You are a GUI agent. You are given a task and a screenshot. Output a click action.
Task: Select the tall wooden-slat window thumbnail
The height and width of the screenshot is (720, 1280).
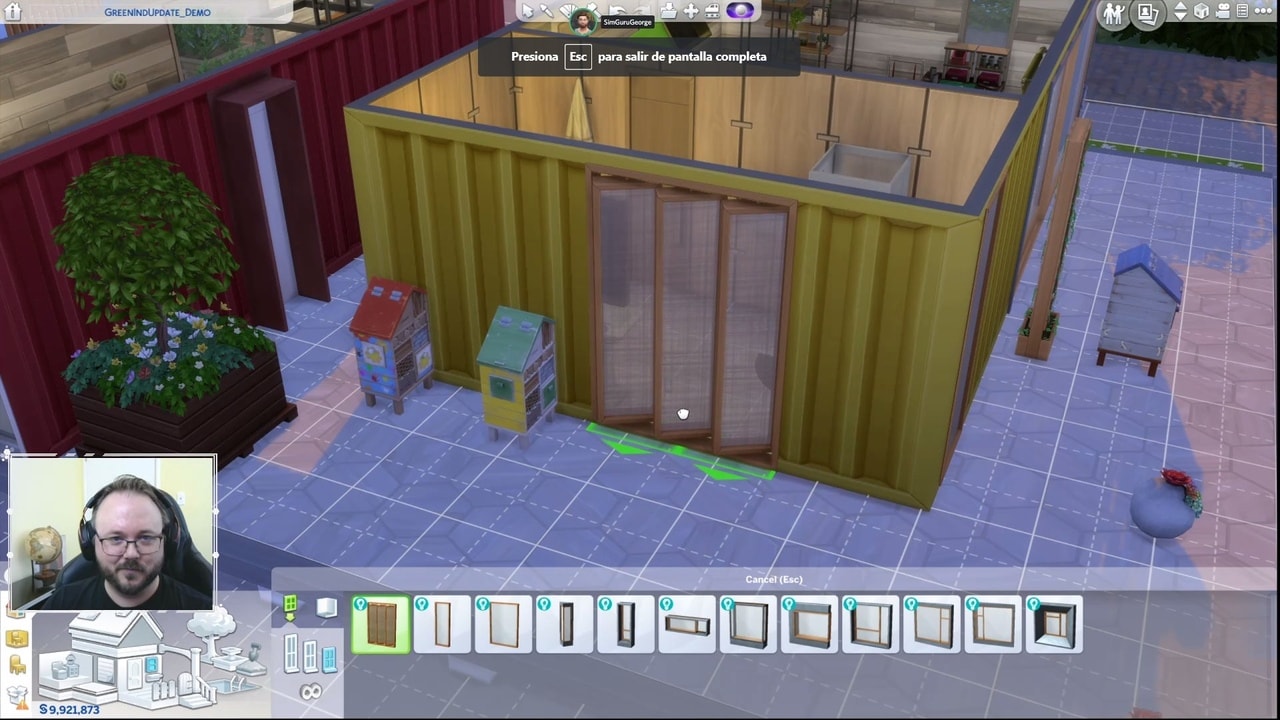pos(381,625)
